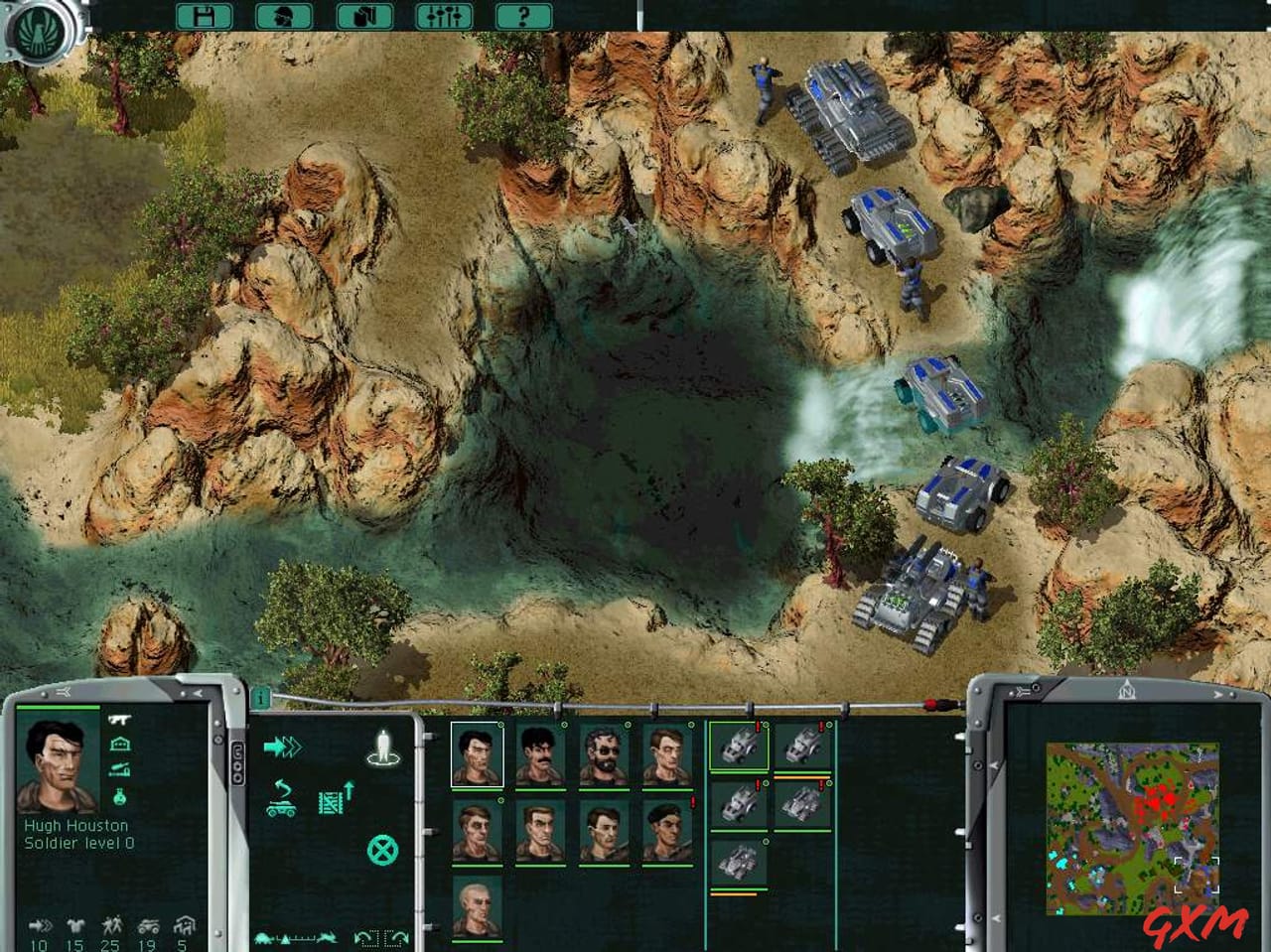This screenshot has width=1271, height=952.
Task: Click the stop command X icon
Action: pos(382,847)
